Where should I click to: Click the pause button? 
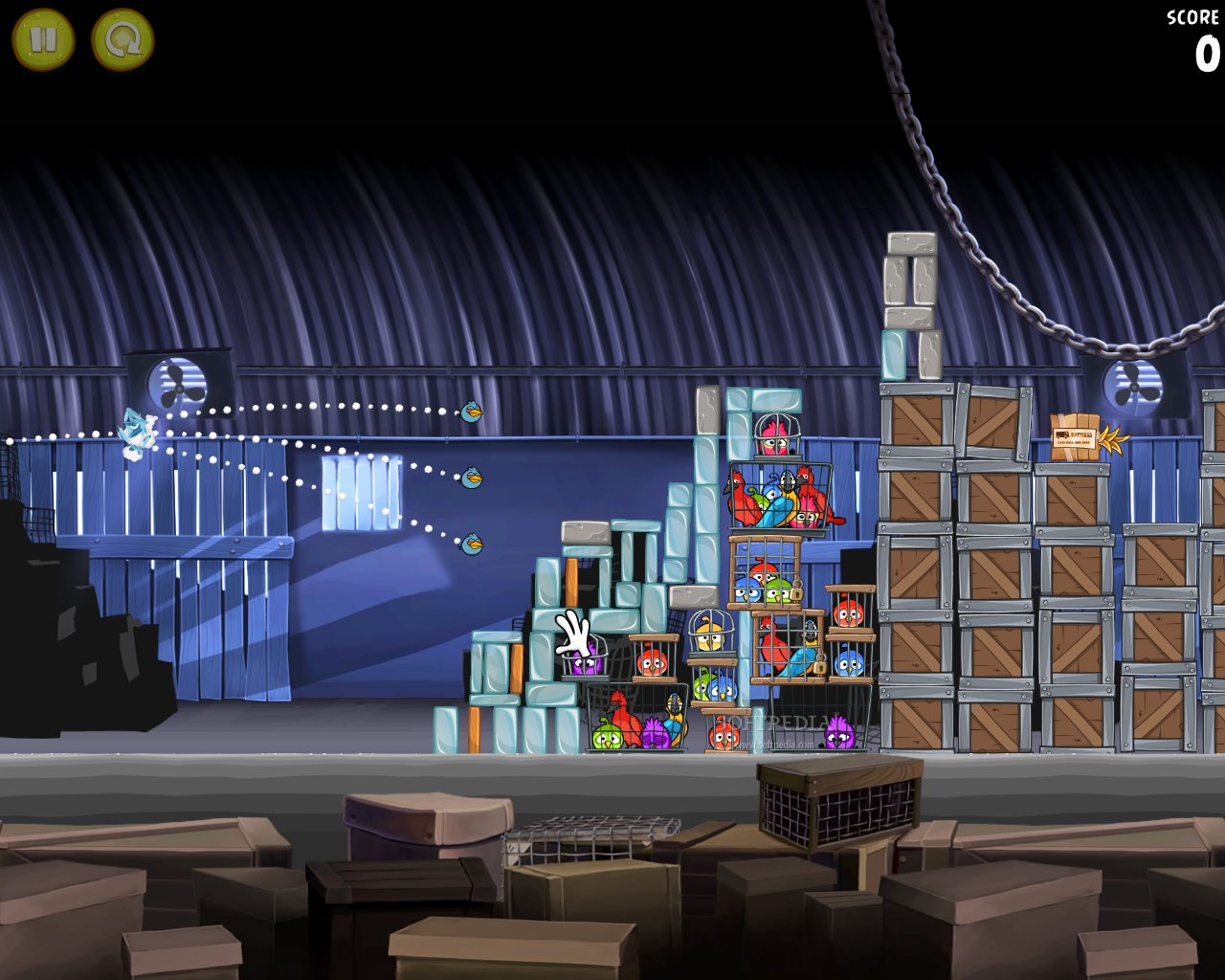pyautogui.click(x=42, y=39)
